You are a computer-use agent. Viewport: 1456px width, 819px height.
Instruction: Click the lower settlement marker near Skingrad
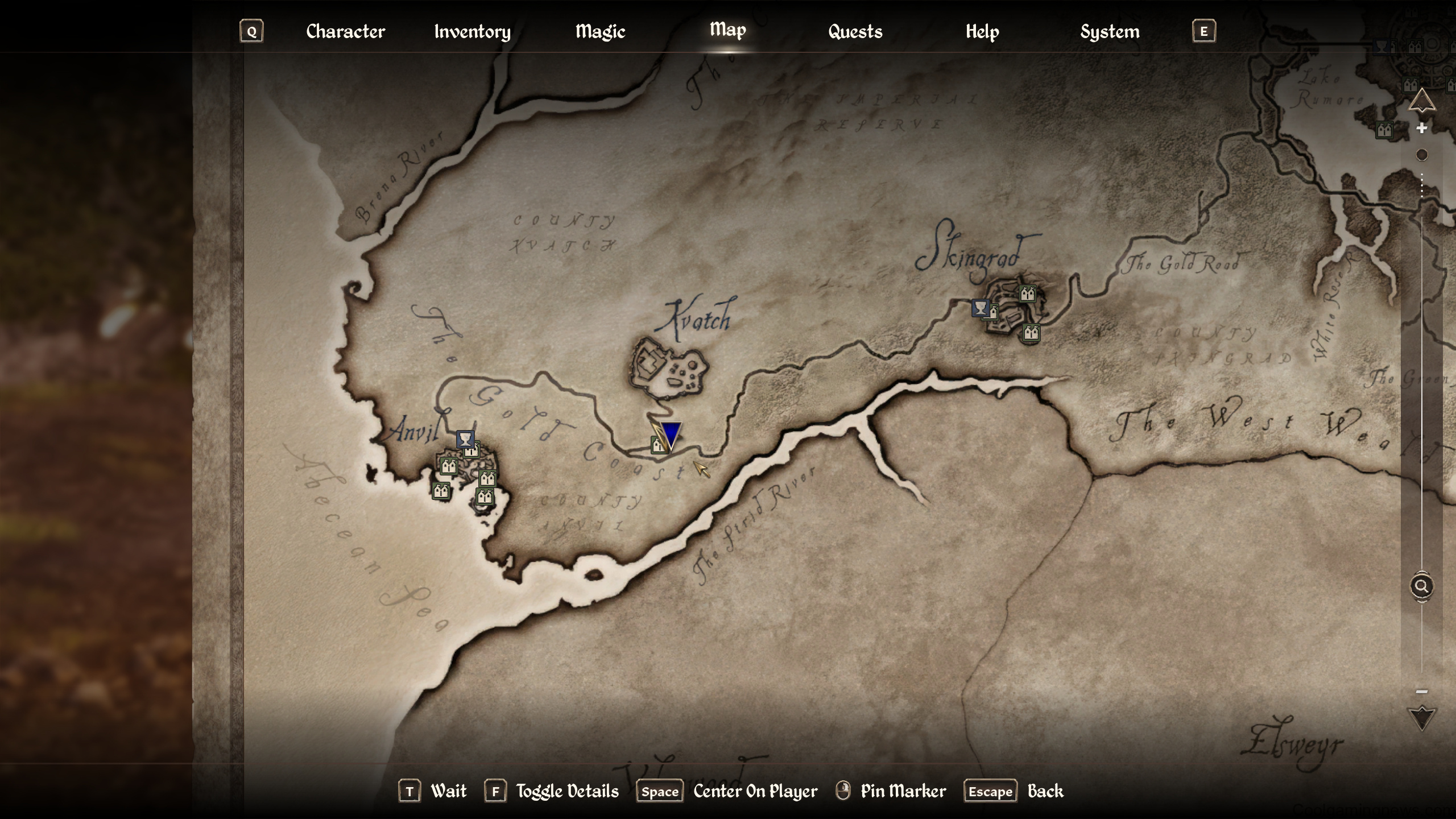pyautogui.click(x=1031, y=333)
